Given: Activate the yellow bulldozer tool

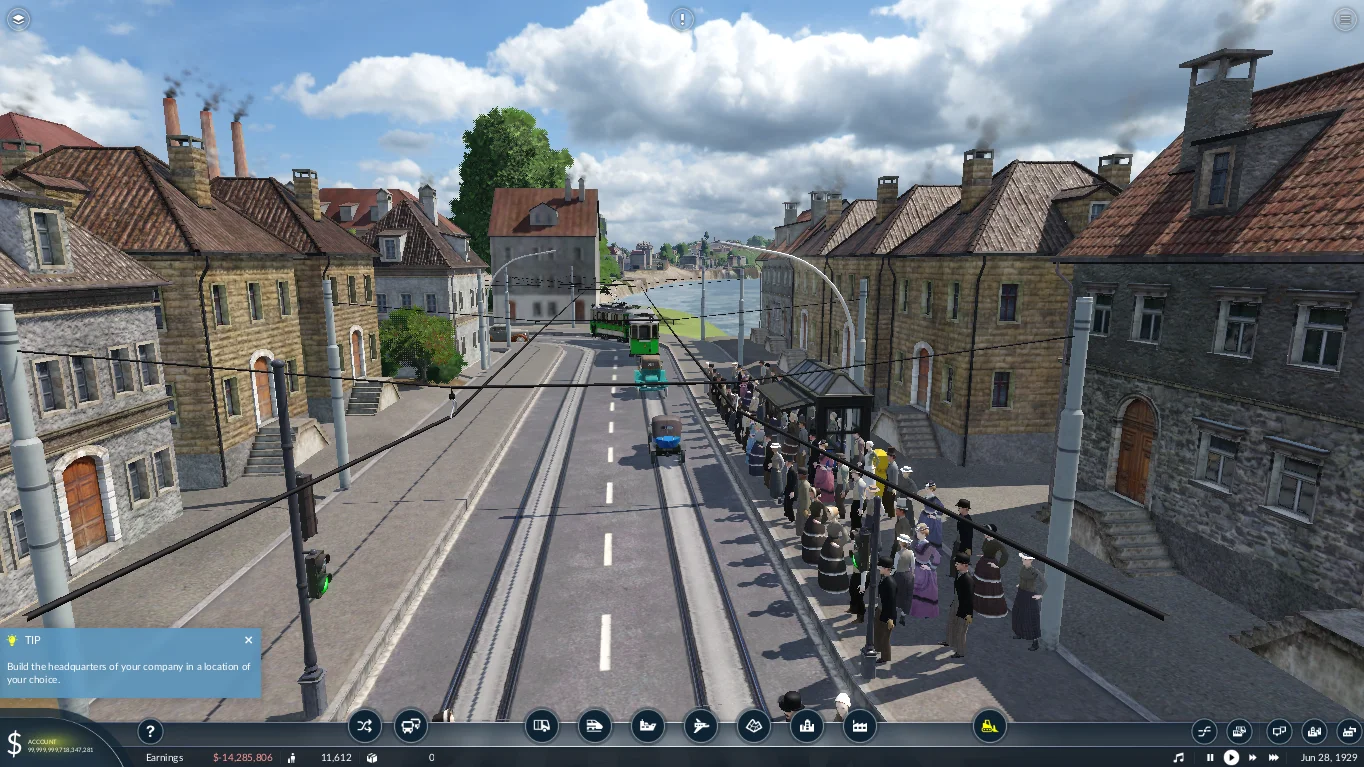Looking at the screenshot, I should (x=989, y=726).
